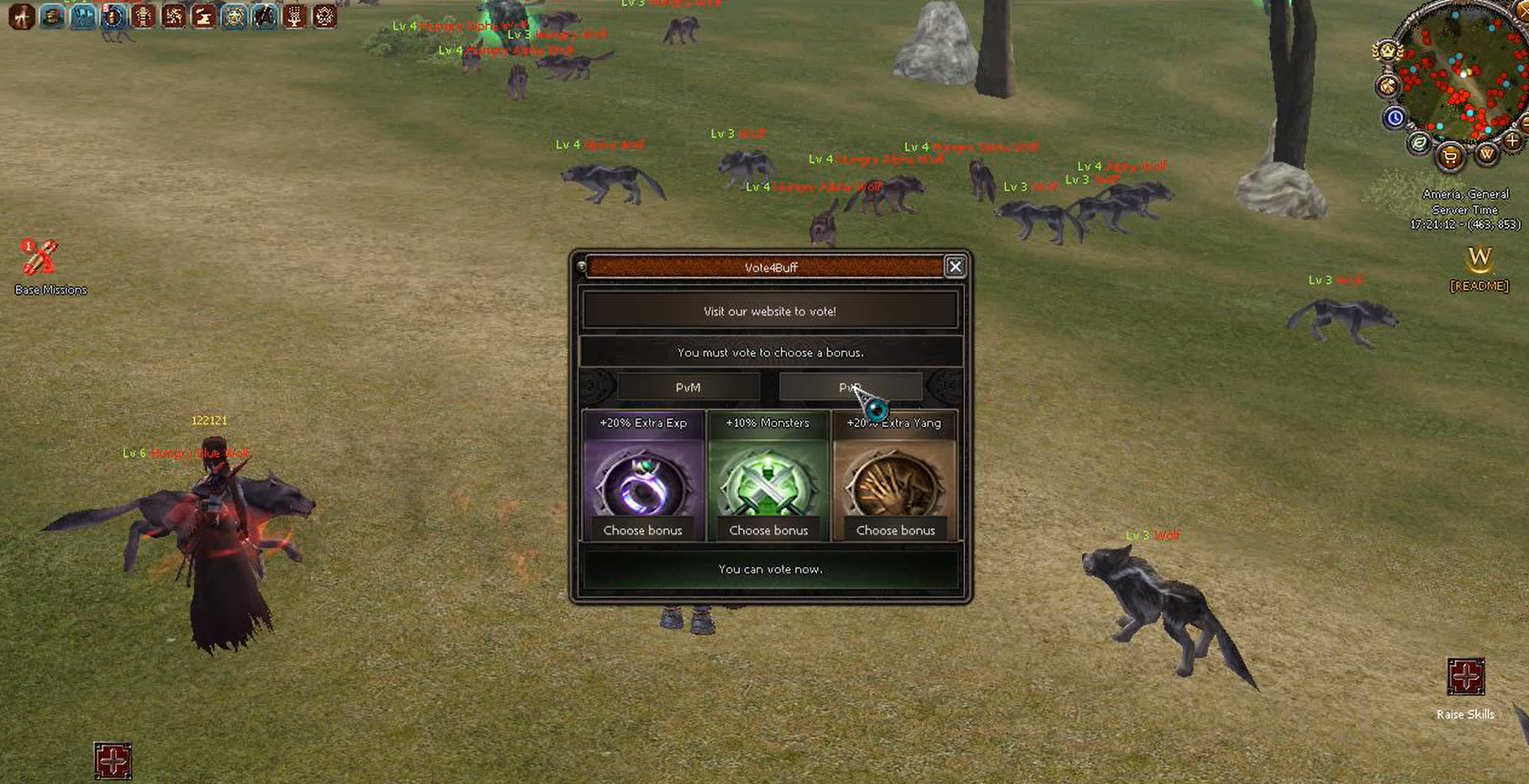The image size is (1529, 784).
Task: Click the anvil buff icon
Action: (203, 16)
